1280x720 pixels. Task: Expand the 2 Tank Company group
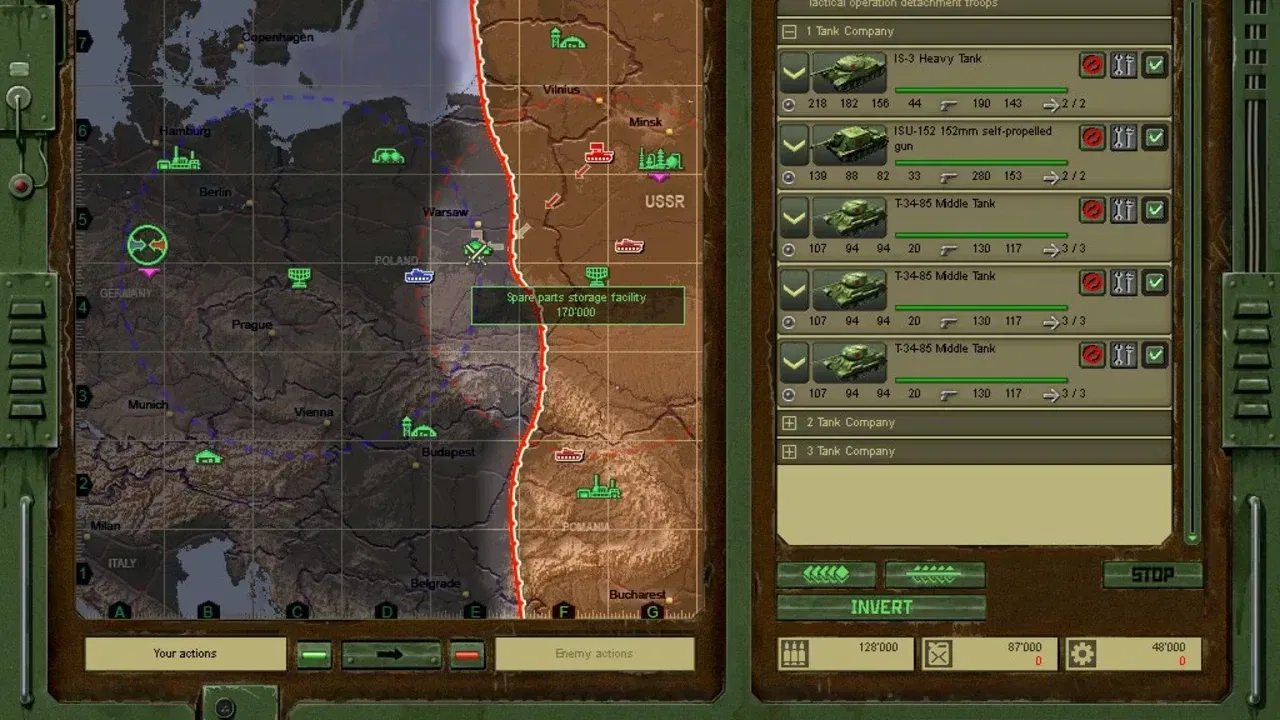tap(789, 423)
